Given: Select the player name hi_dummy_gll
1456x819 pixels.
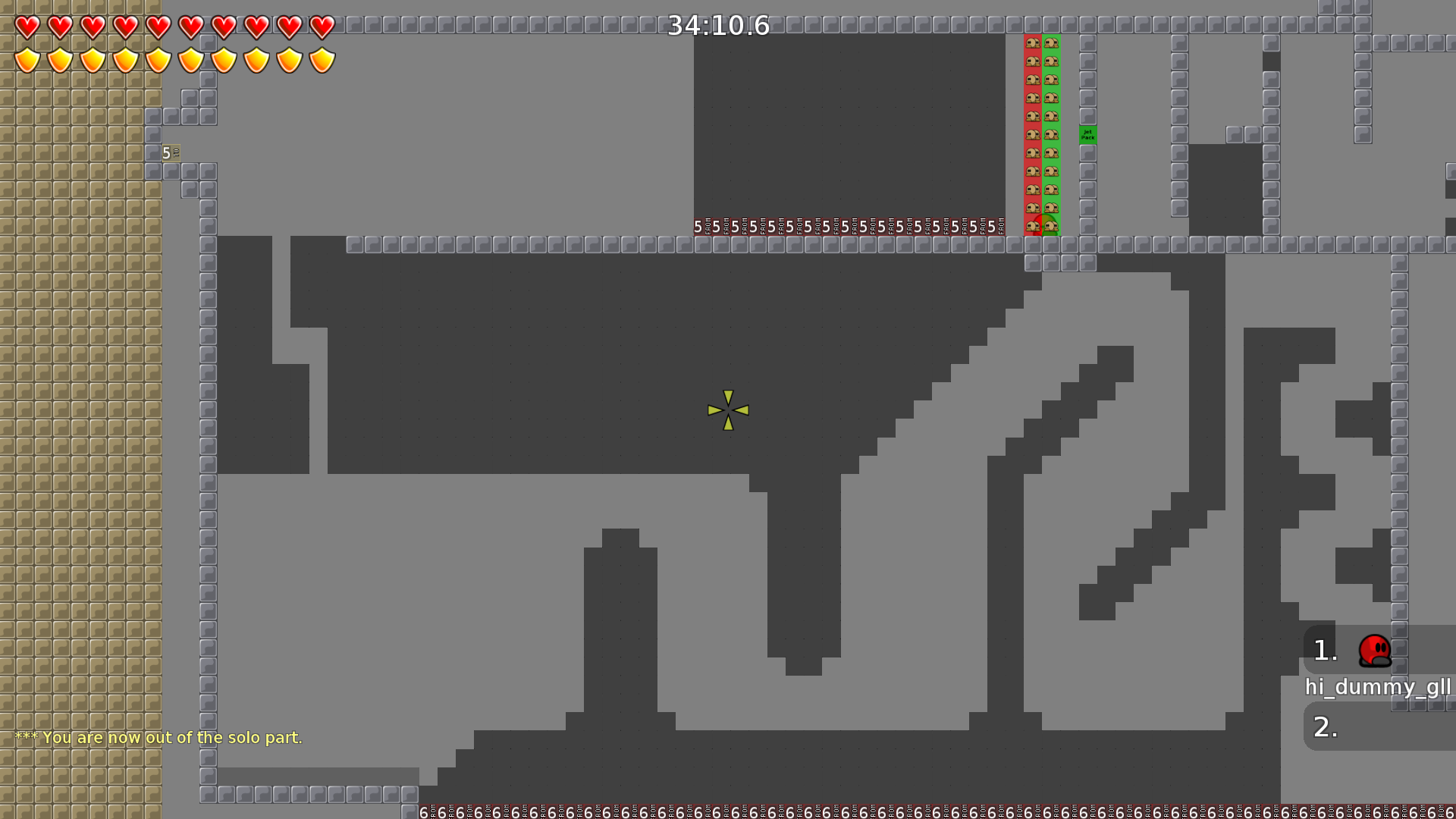Looking at the screenshot, I should coord(1380,689).
